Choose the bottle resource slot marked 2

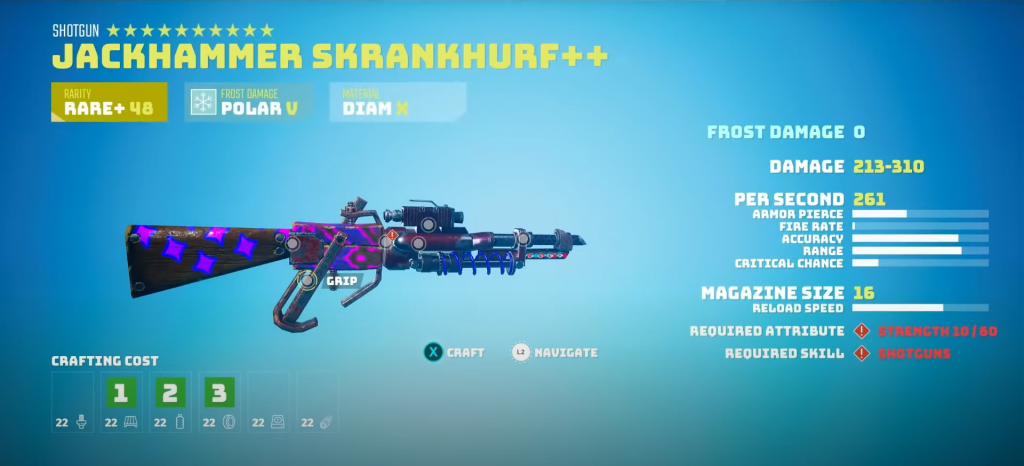pyautogui.click(x=169, y=392)
